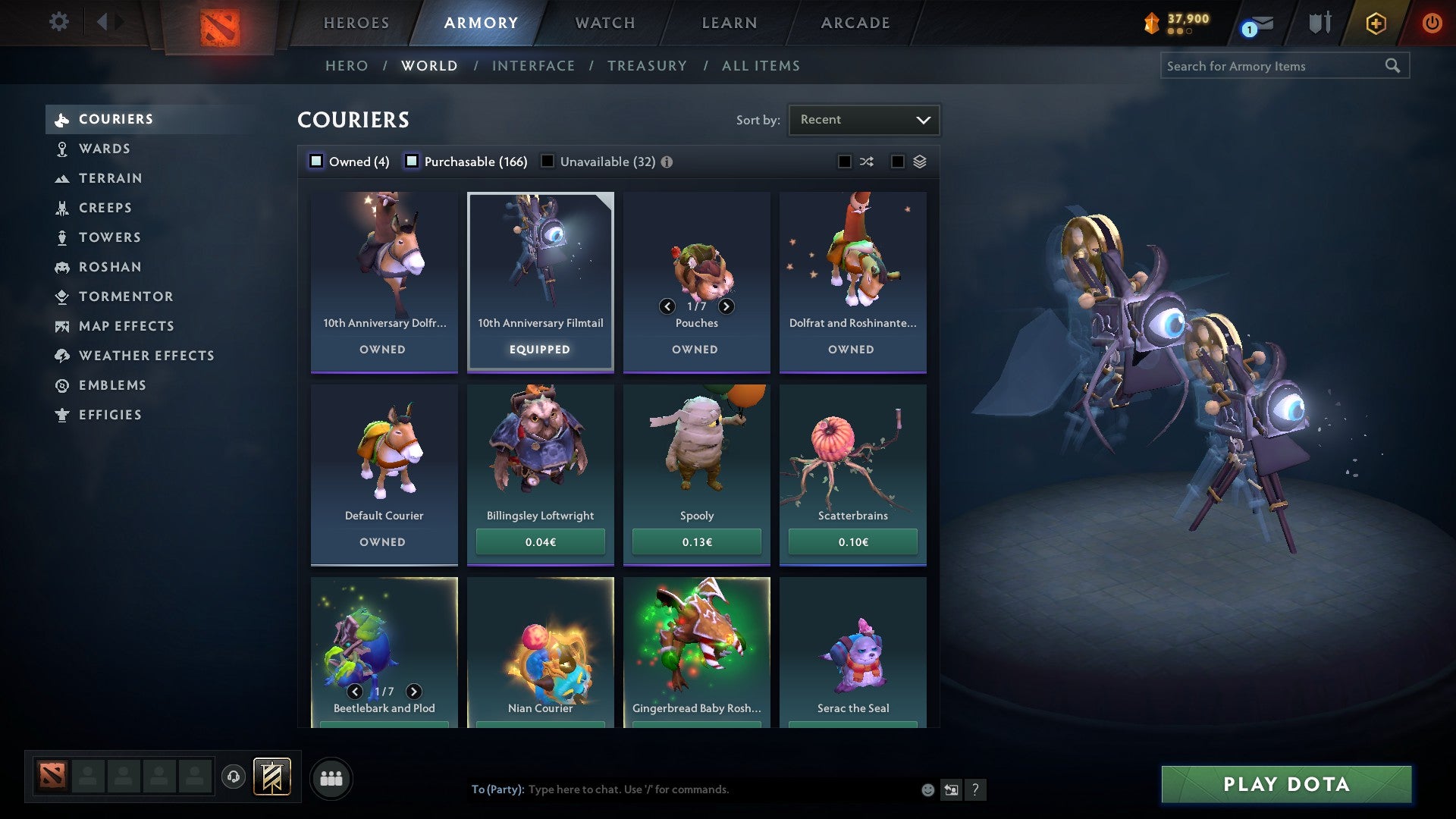This screenshot has height=819, width=1456.
Task: Enable the Purchasable (166) filter
Action: click(x=413, y=161)
